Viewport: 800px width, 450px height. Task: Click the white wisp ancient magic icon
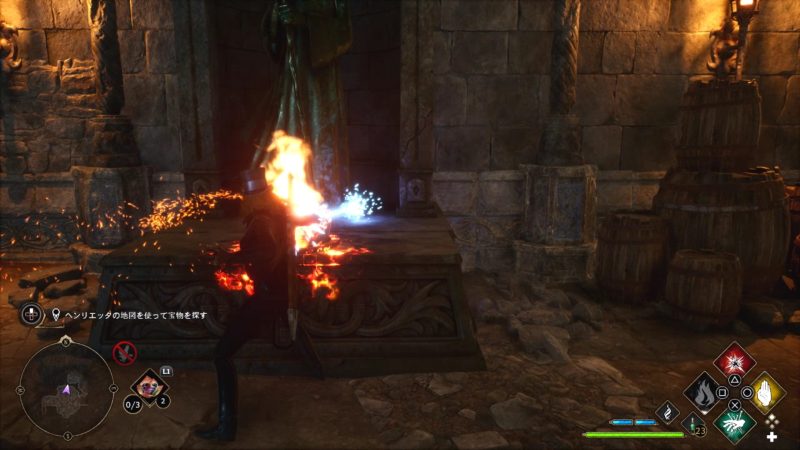point(667,411)
